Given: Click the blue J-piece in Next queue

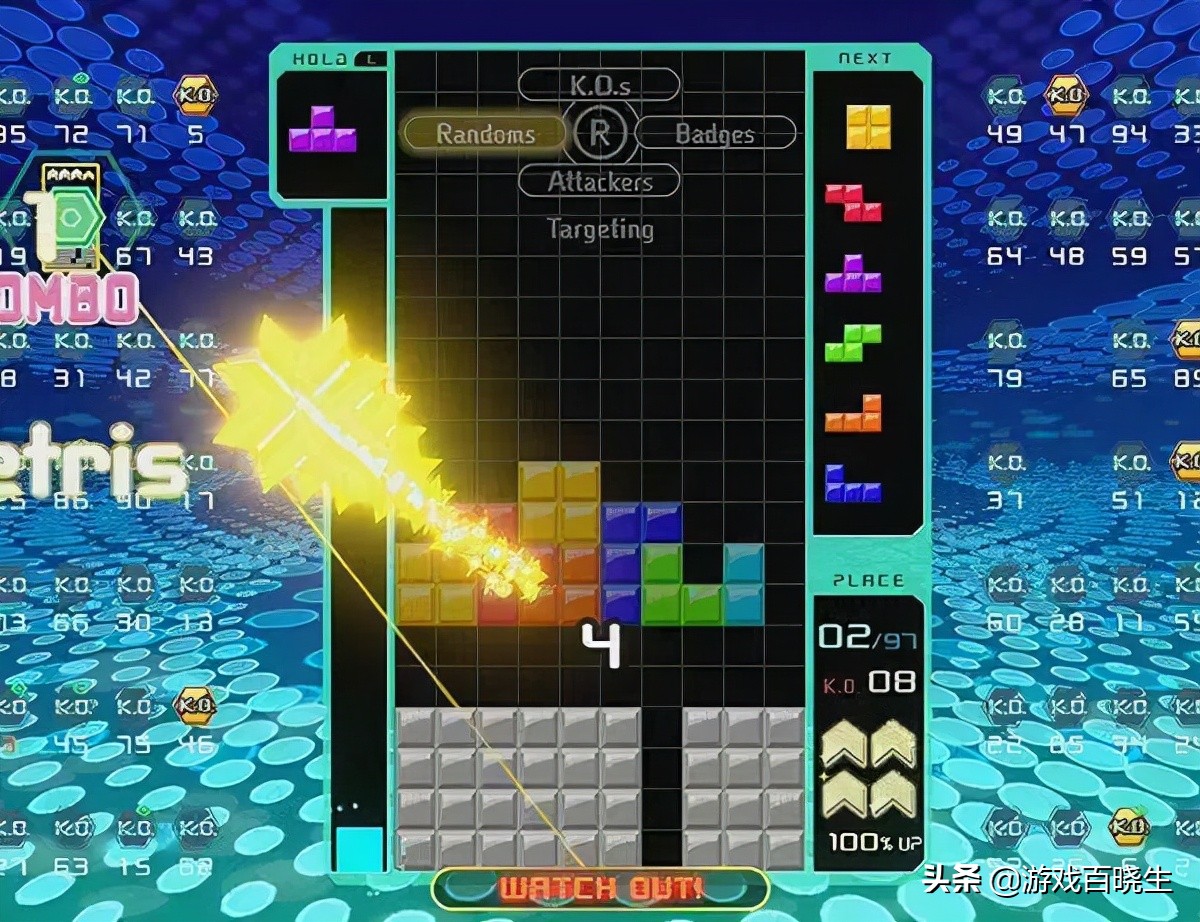Looking at the screenshot, I should click(853, 483).
